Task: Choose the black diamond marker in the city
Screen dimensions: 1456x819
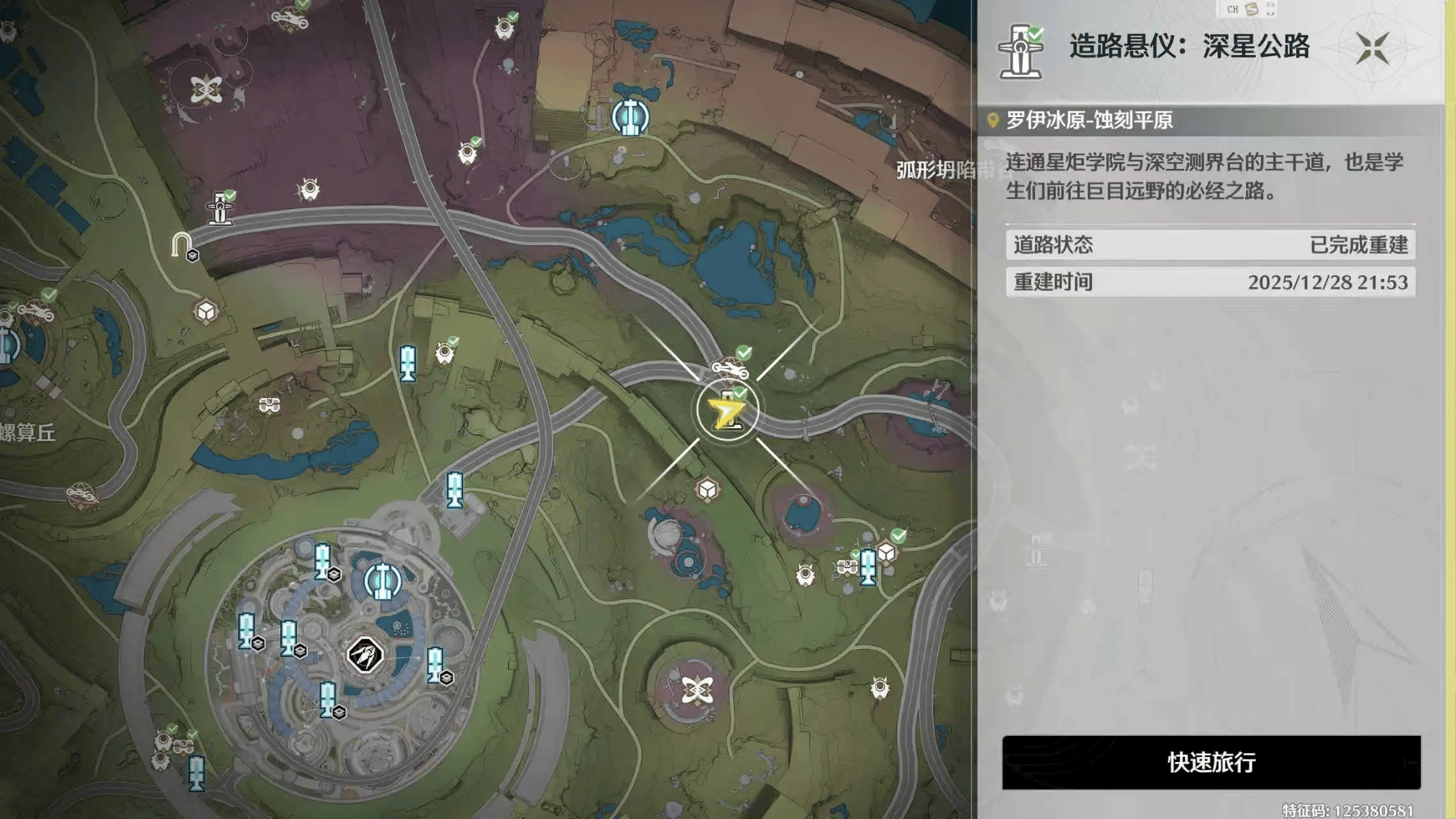Action: 365,655
